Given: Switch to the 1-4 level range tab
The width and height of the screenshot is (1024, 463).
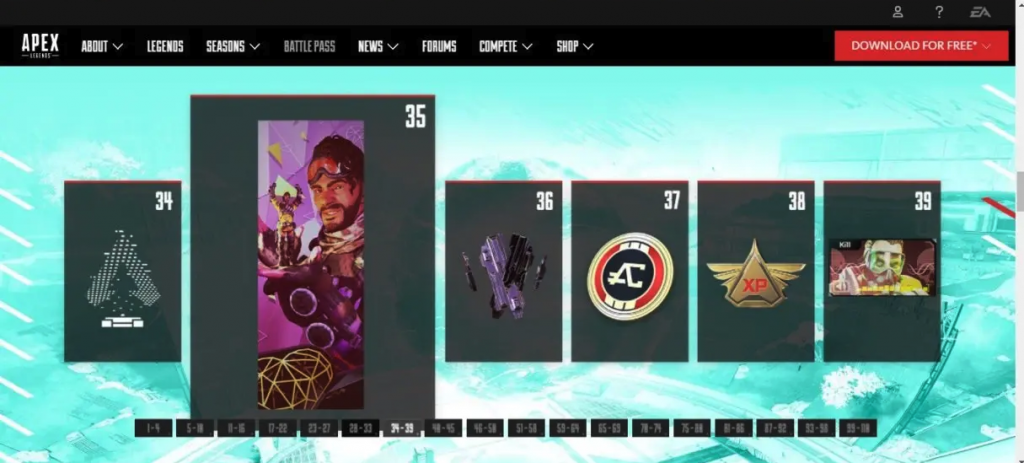Looking at the screenshot, I should click(x=153, y=428).
